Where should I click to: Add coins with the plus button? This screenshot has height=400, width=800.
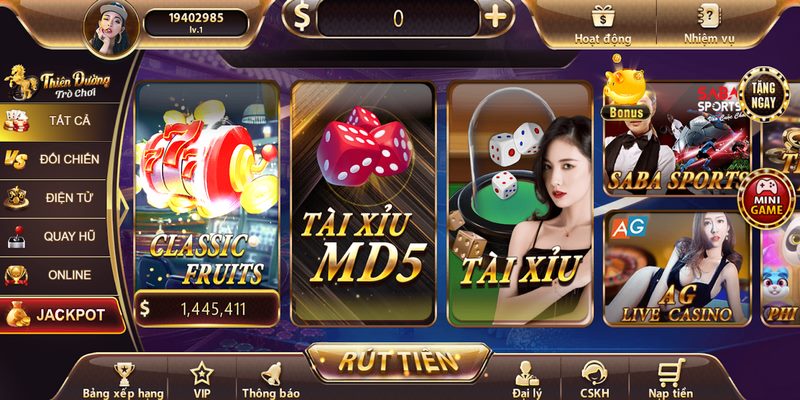point(495,16)
